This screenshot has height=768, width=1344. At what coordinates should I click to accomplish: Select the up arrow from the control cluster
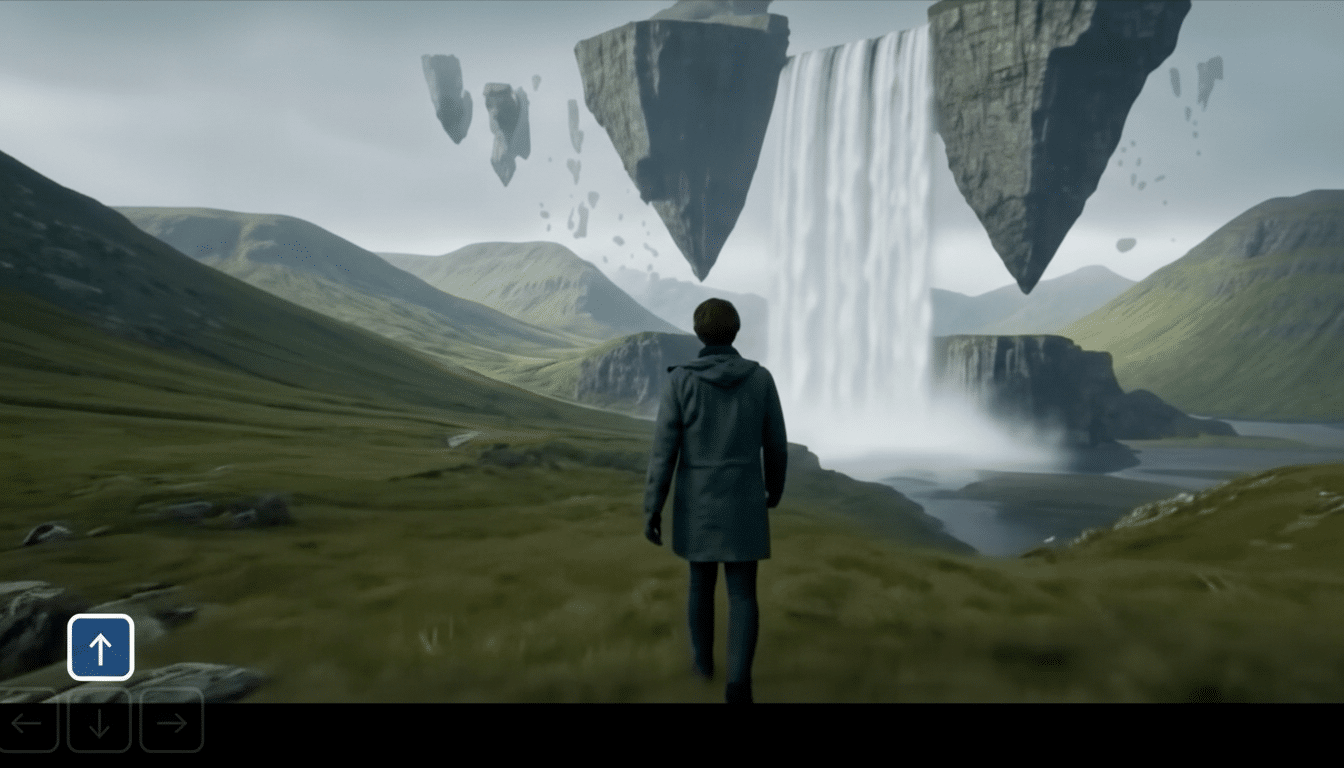coord(100,646)
